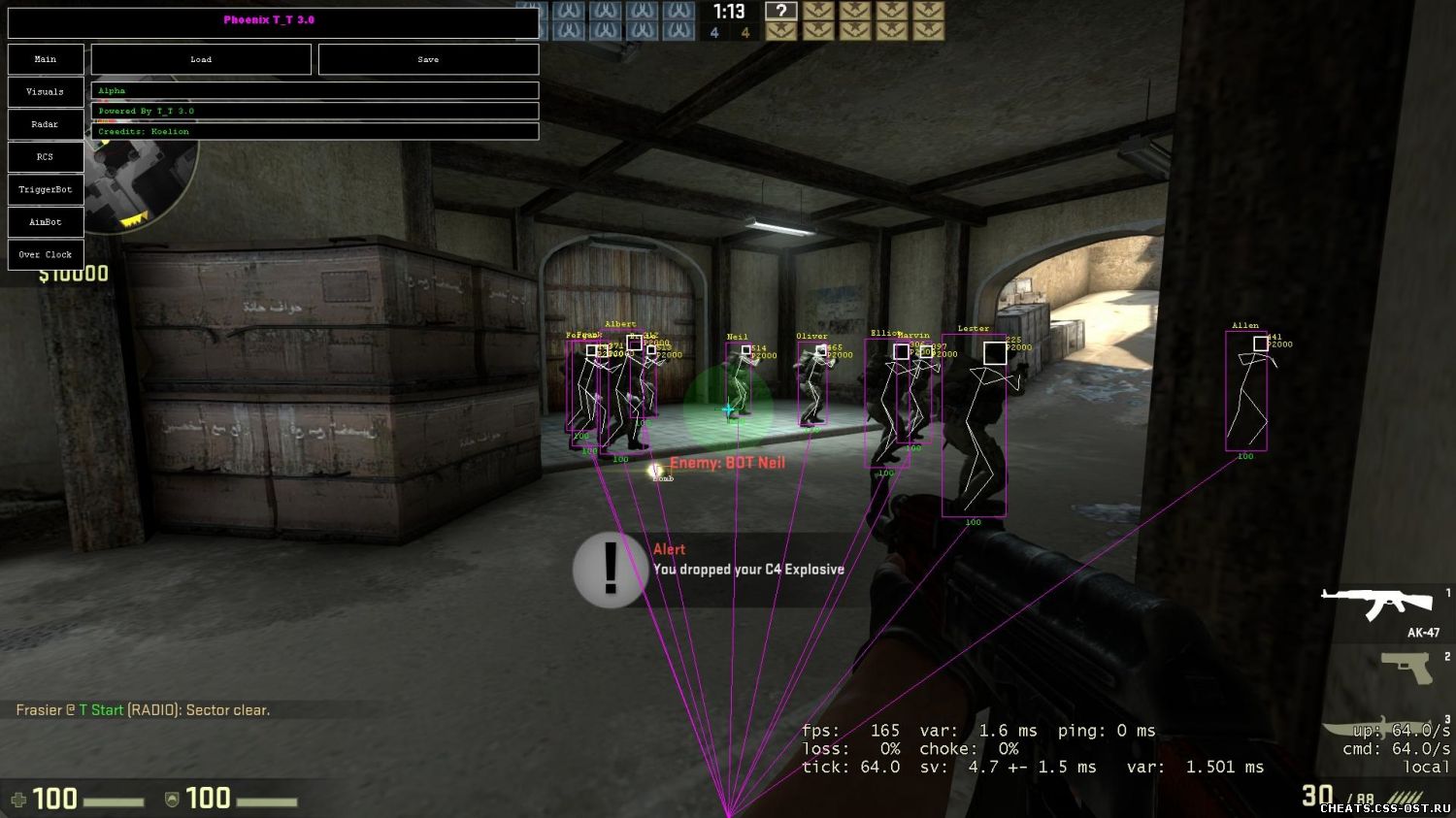
Task: Open the Radar tab
Action: (46, 124)
